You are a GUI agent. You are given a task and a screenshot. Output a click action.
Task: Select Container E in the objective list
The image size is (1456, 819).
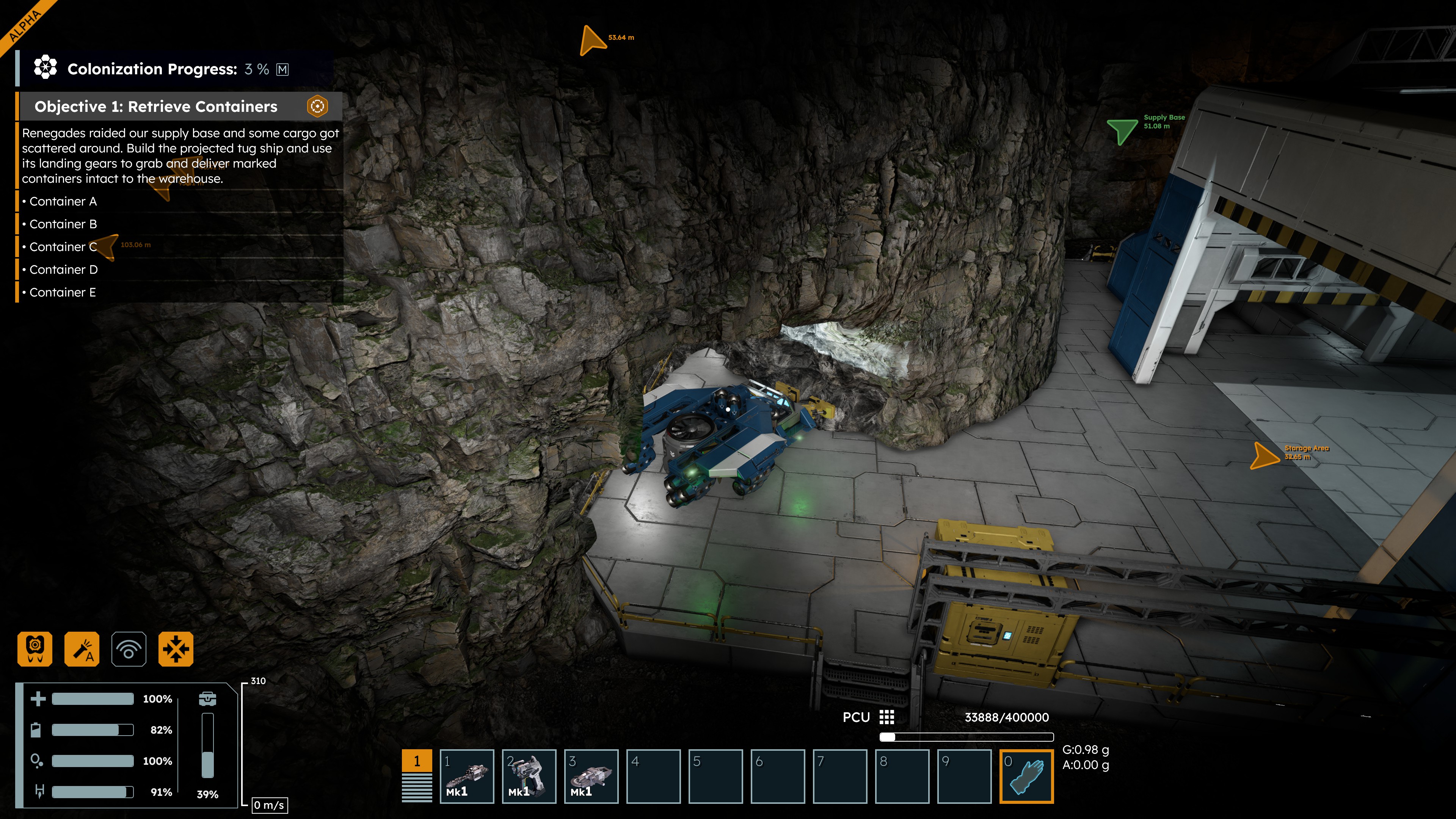[x=62, y=292]
